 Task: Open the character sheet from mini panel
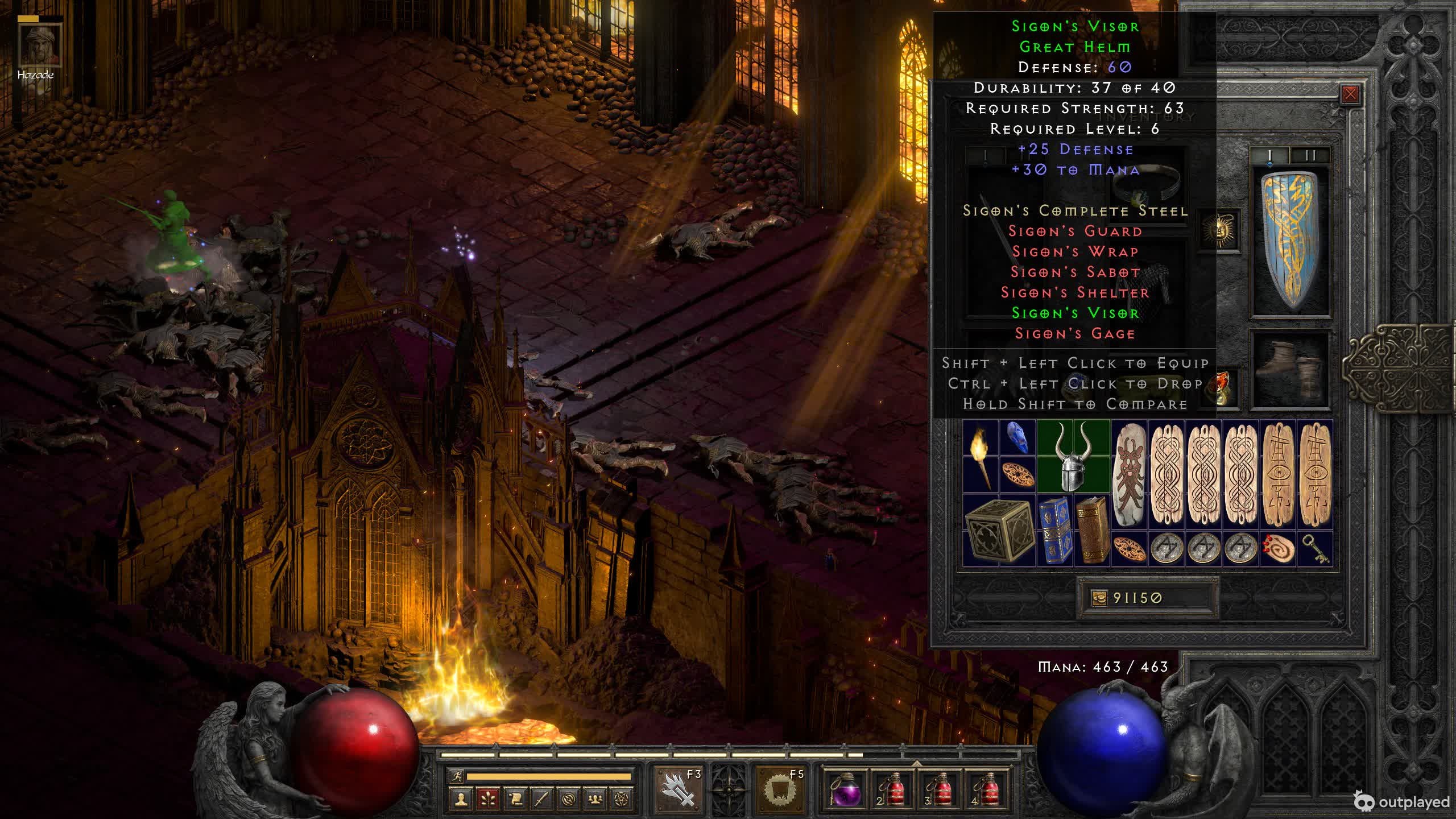[461, 800]
